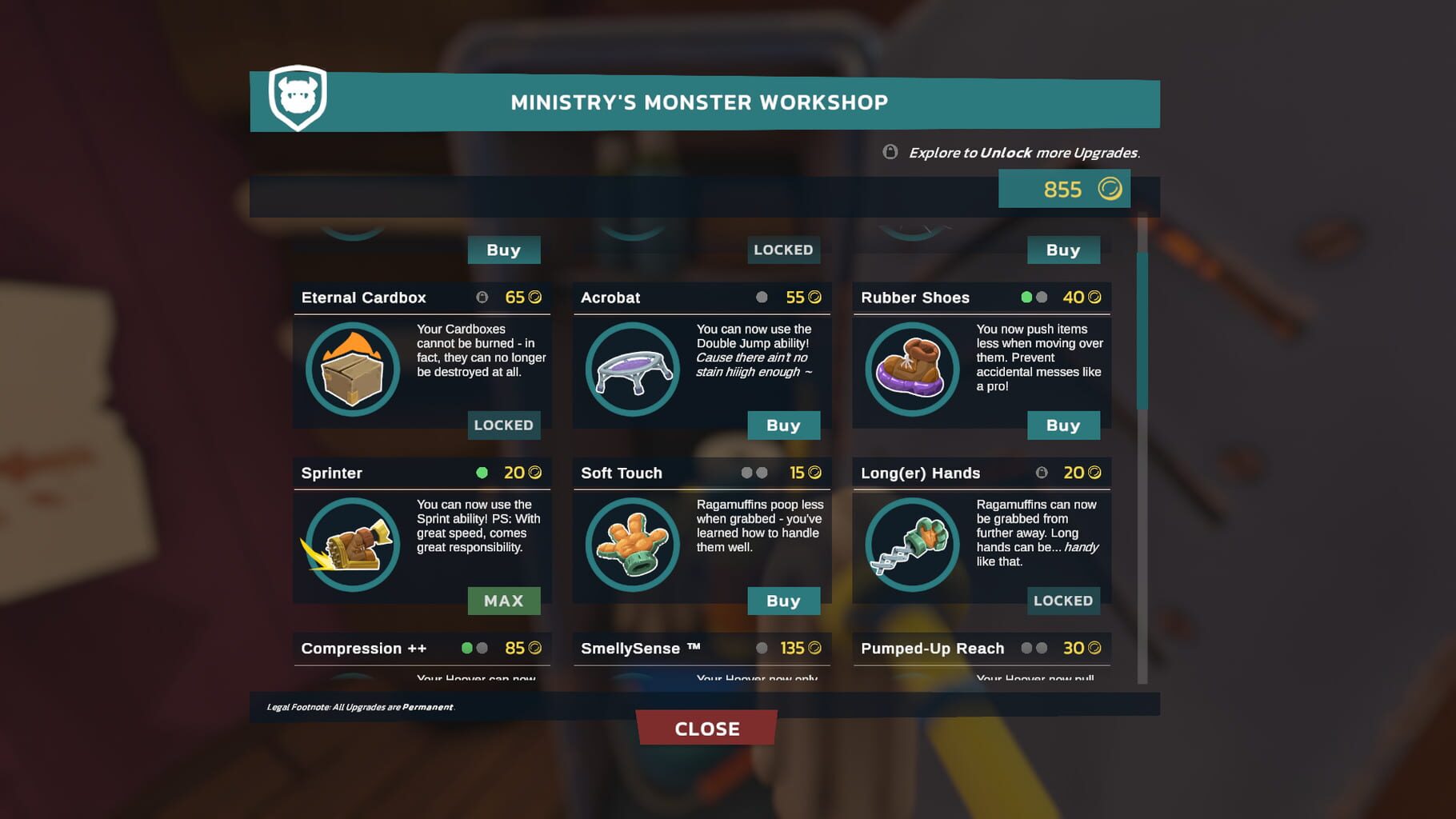This screenshot has height=819, width=1456.
Task: Click the cardbox icon on Eternal Cardbox upgrade
Action: click(x=352, y=370)
